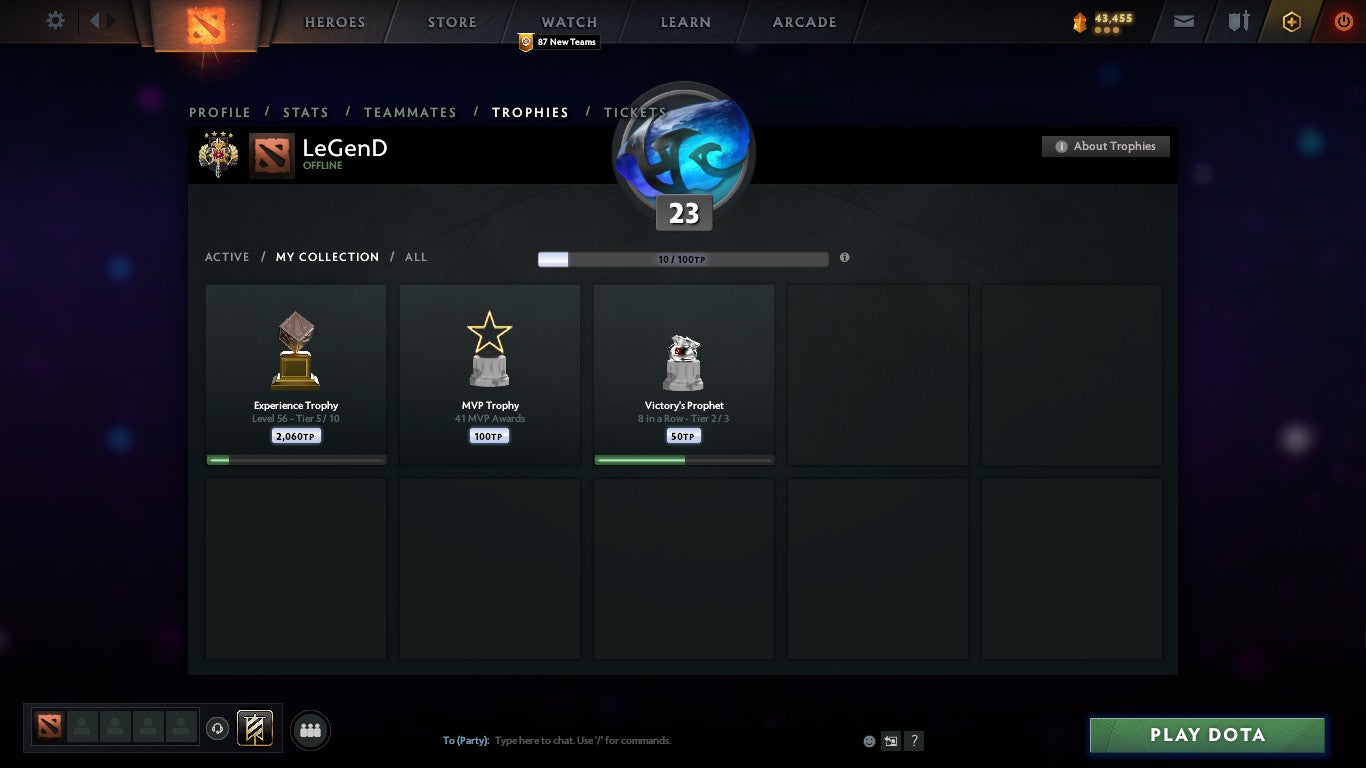
Task: Click the gold Dota Plus hexagon icon
Action: coord(1291,20)
